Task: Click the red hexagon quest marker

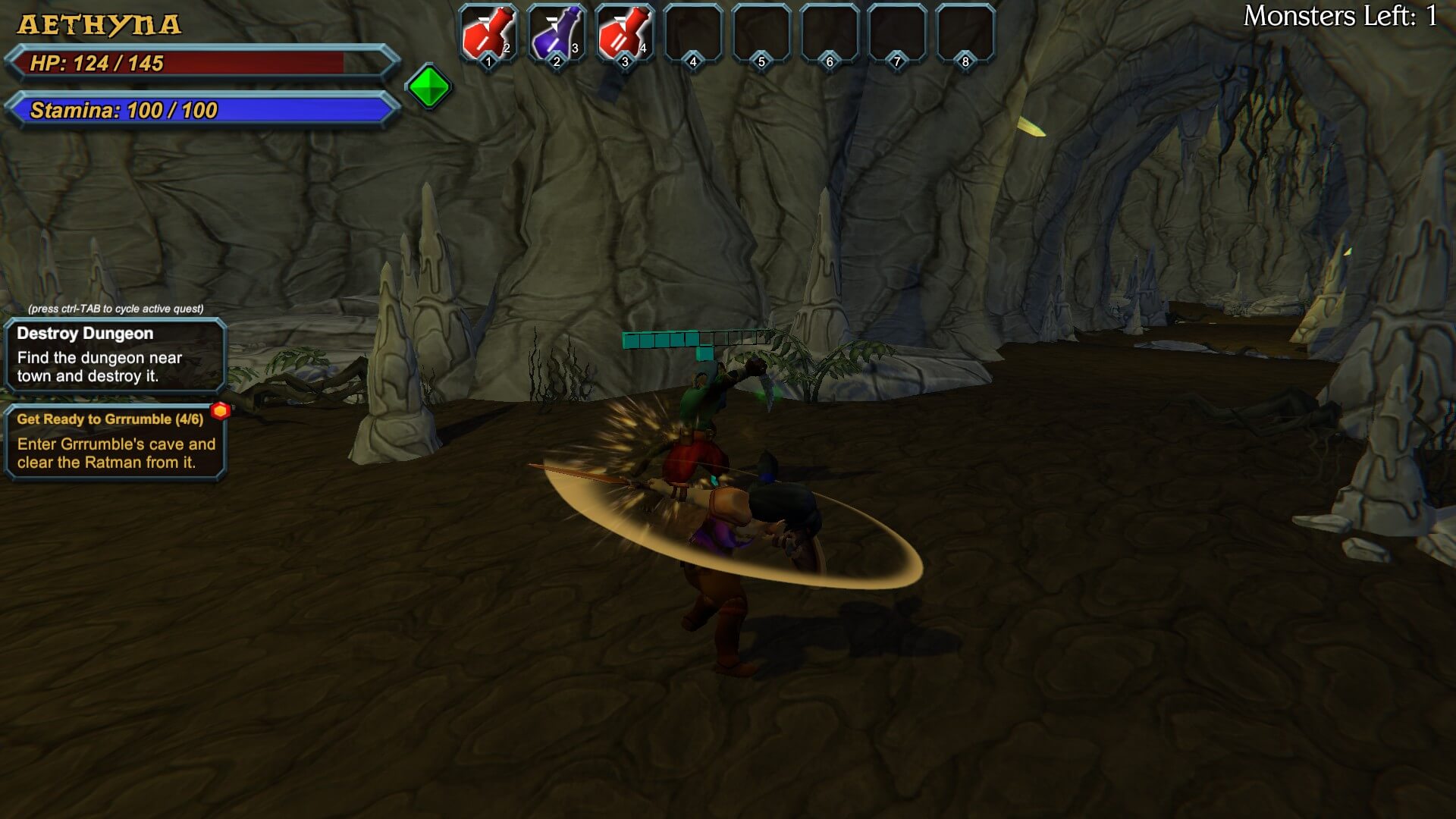Action: 221,411
